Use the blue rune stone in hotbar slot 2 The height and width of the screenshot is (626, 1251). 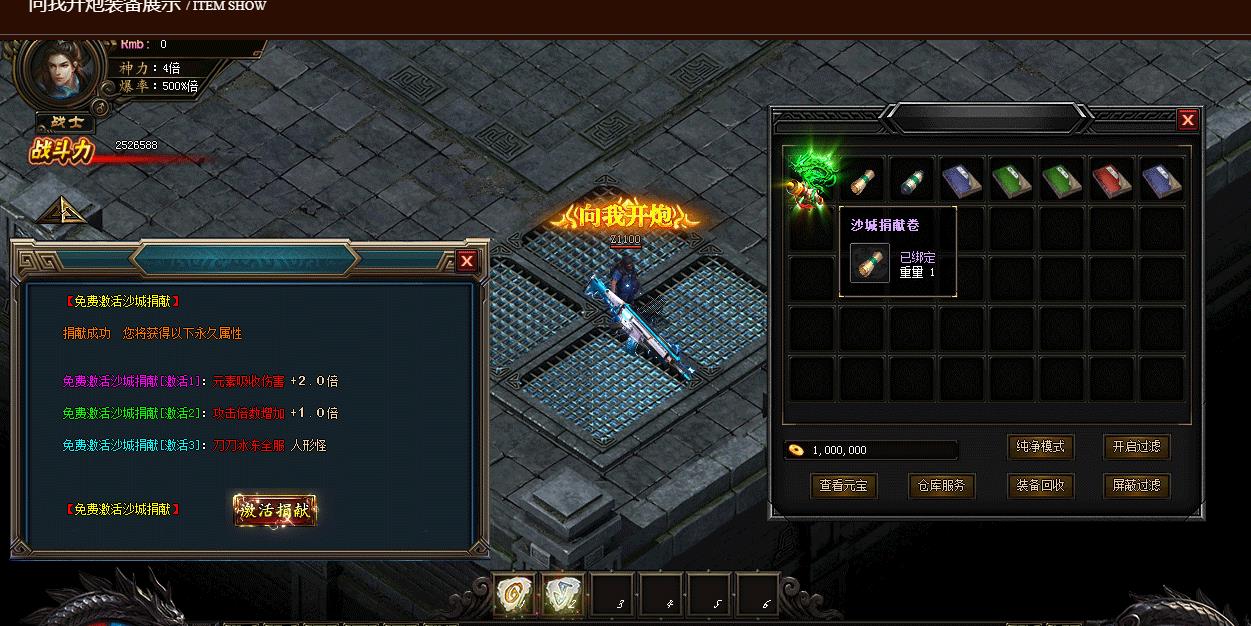click(x=563, y=595)
